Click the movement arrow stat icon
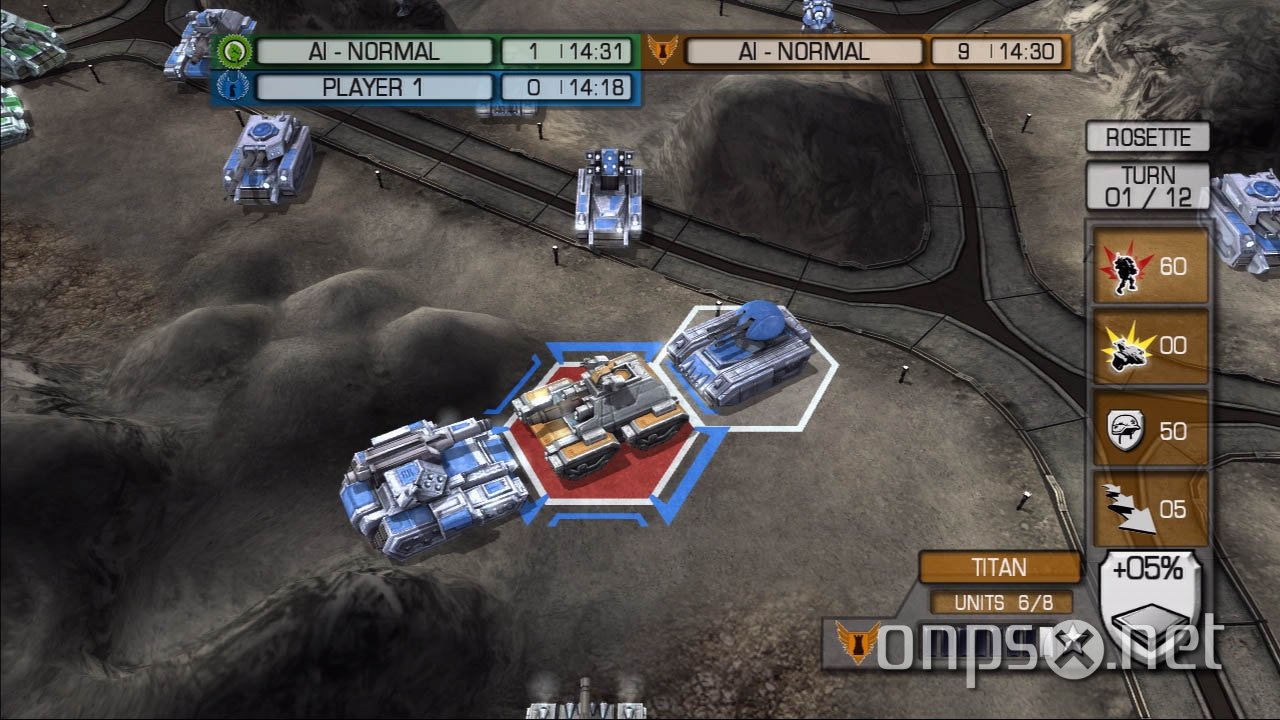This screenshot has height=720, width=1280. [x=1128, y=511]
